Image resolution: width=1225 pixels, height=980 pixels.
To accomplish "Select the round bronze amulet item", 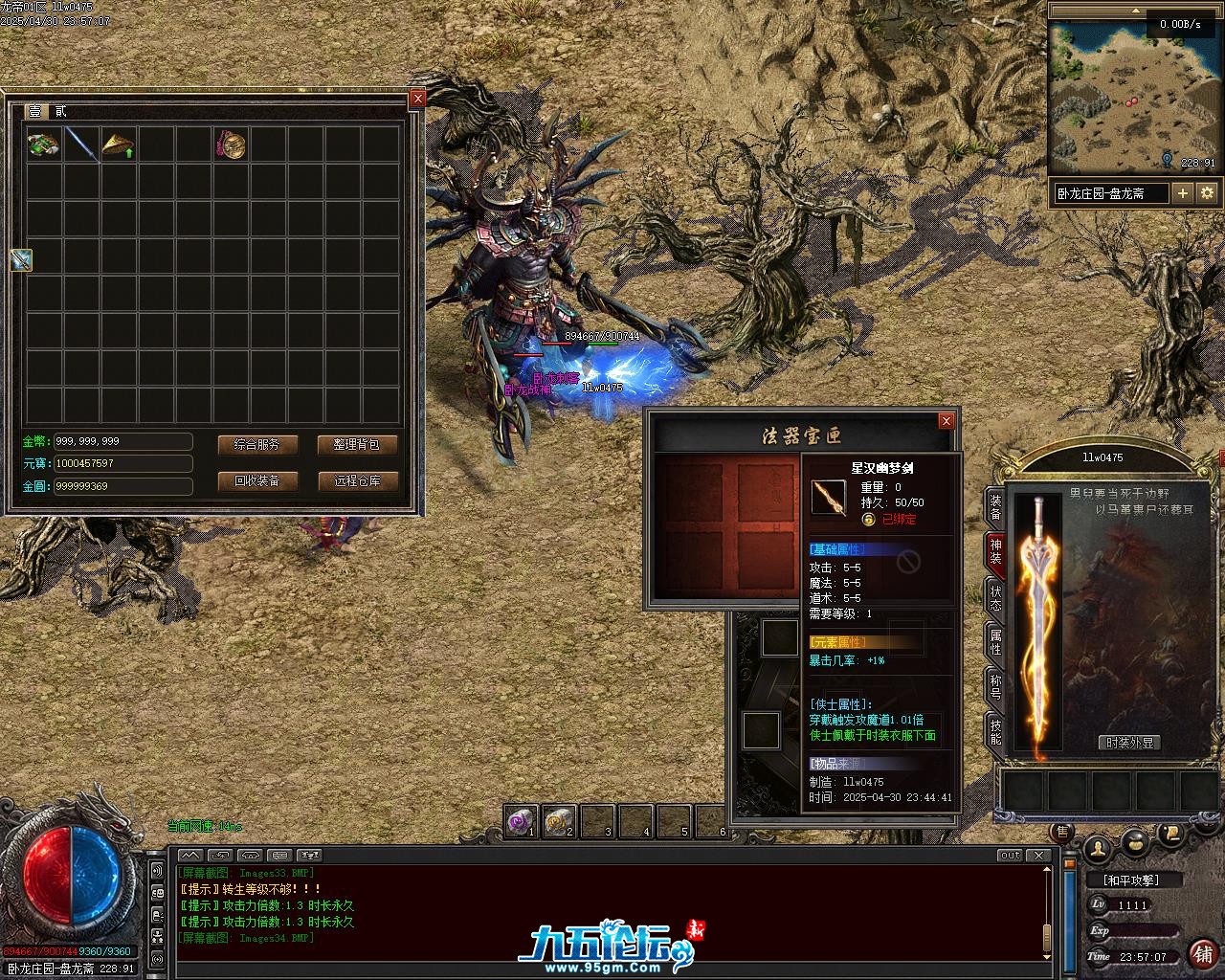I will (231, 145).
